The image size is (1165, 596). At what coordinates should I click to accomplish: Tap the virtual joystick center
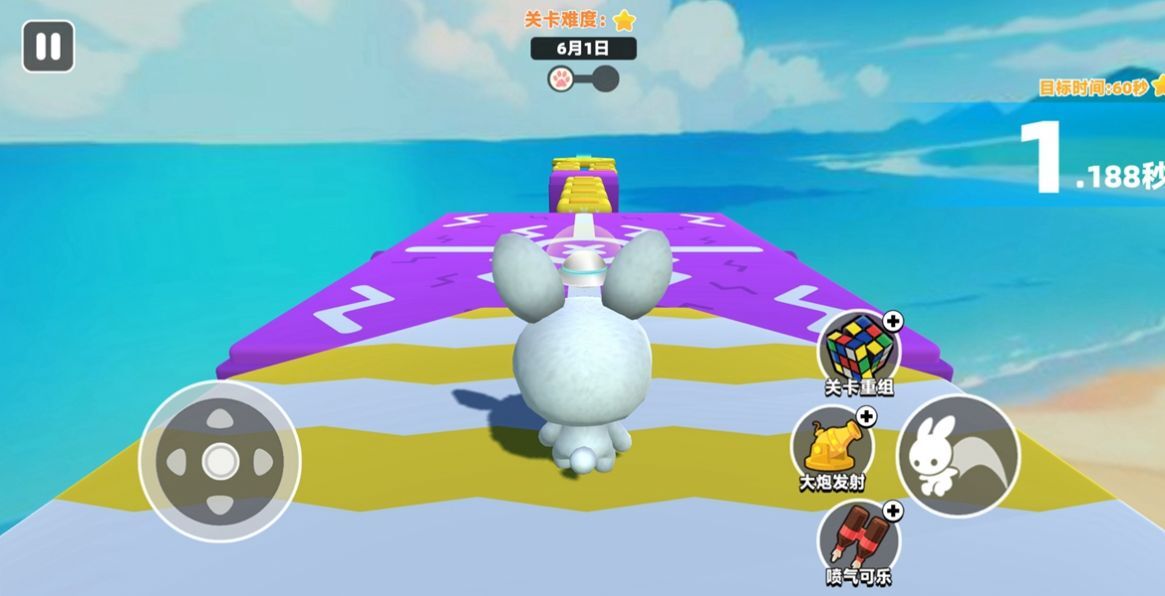pyautogui.click(x=219, y=461)
